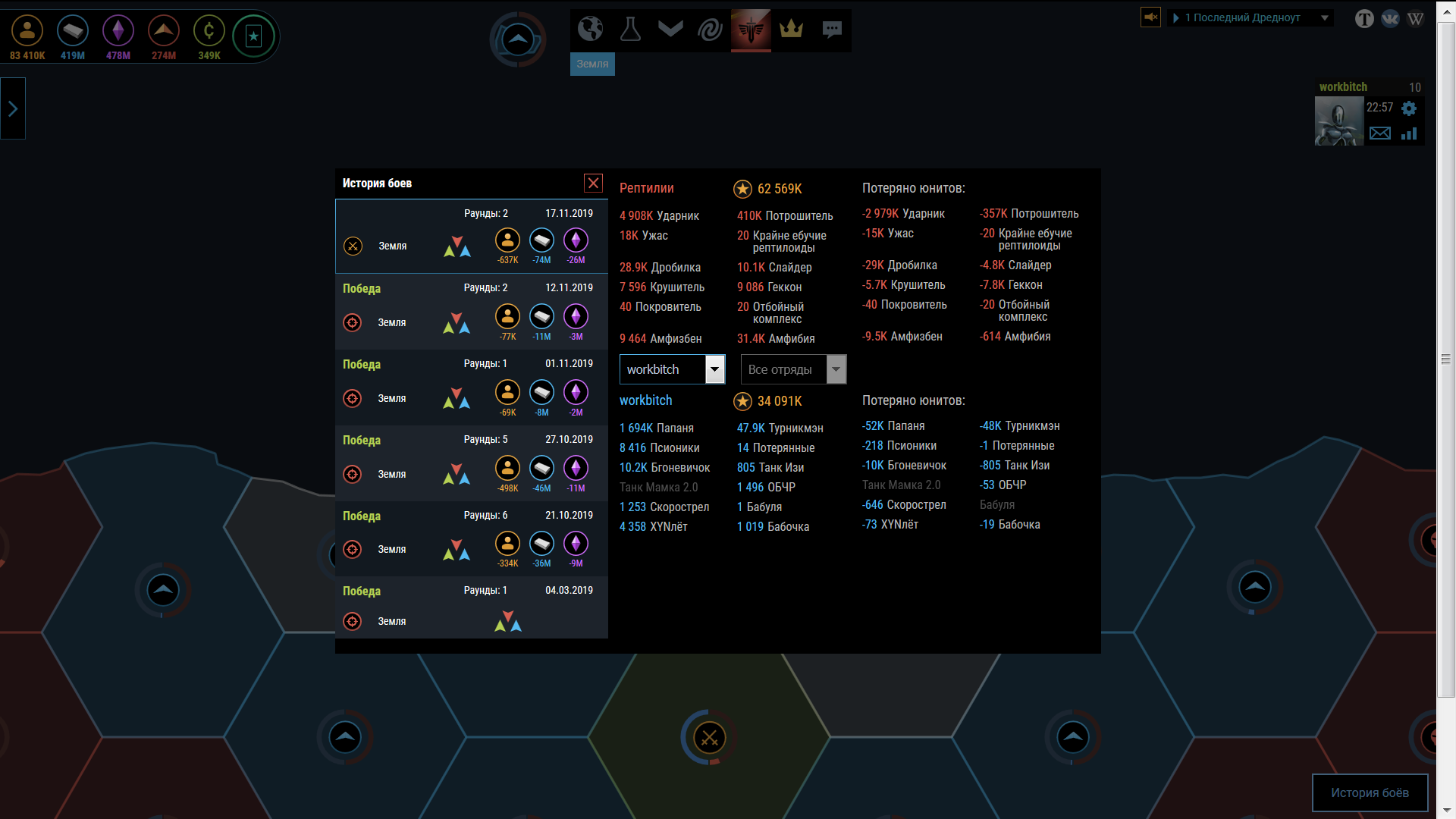Choose the 04.03.2019 battle row

471,608
